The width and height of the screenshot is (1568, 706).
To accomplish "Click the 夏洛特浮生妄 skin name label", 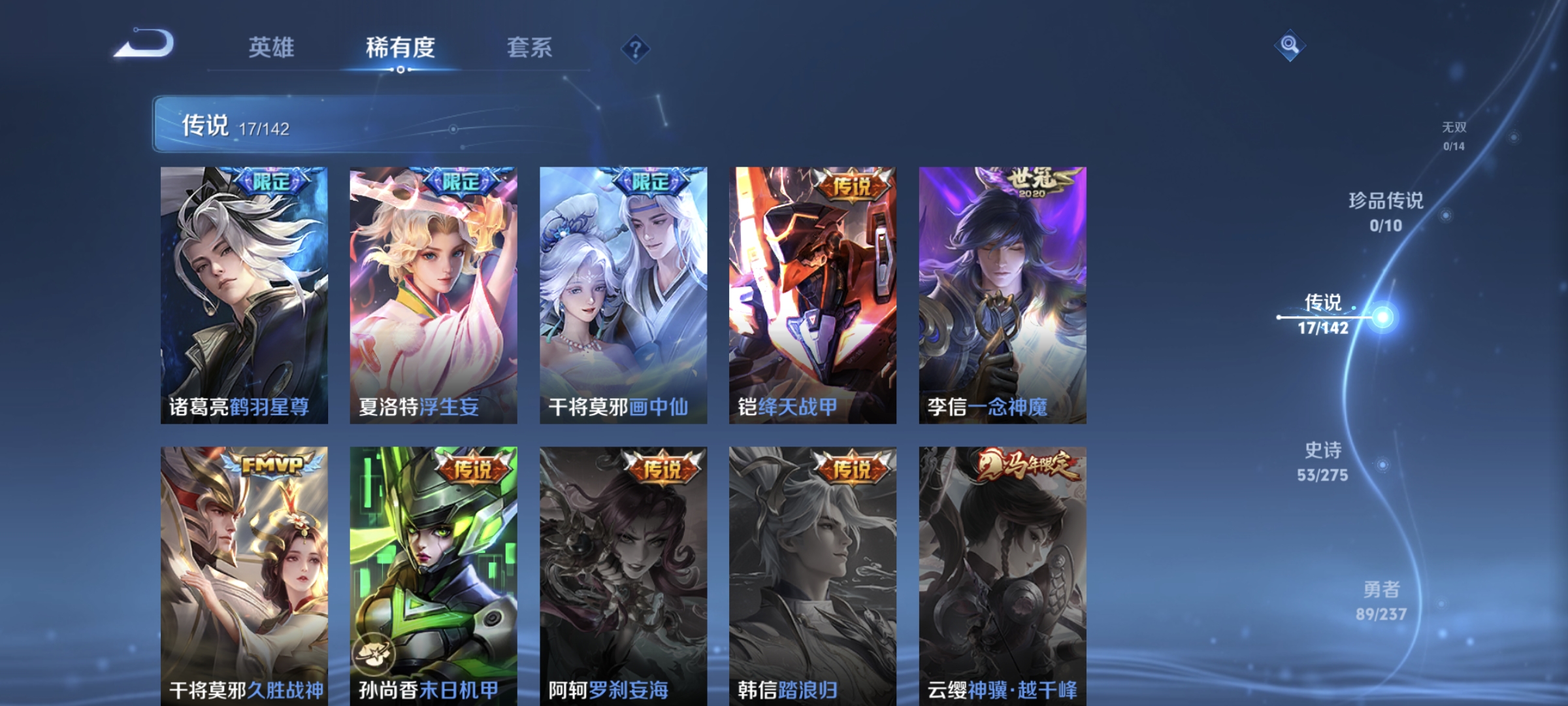I will [x=418, y=406].
